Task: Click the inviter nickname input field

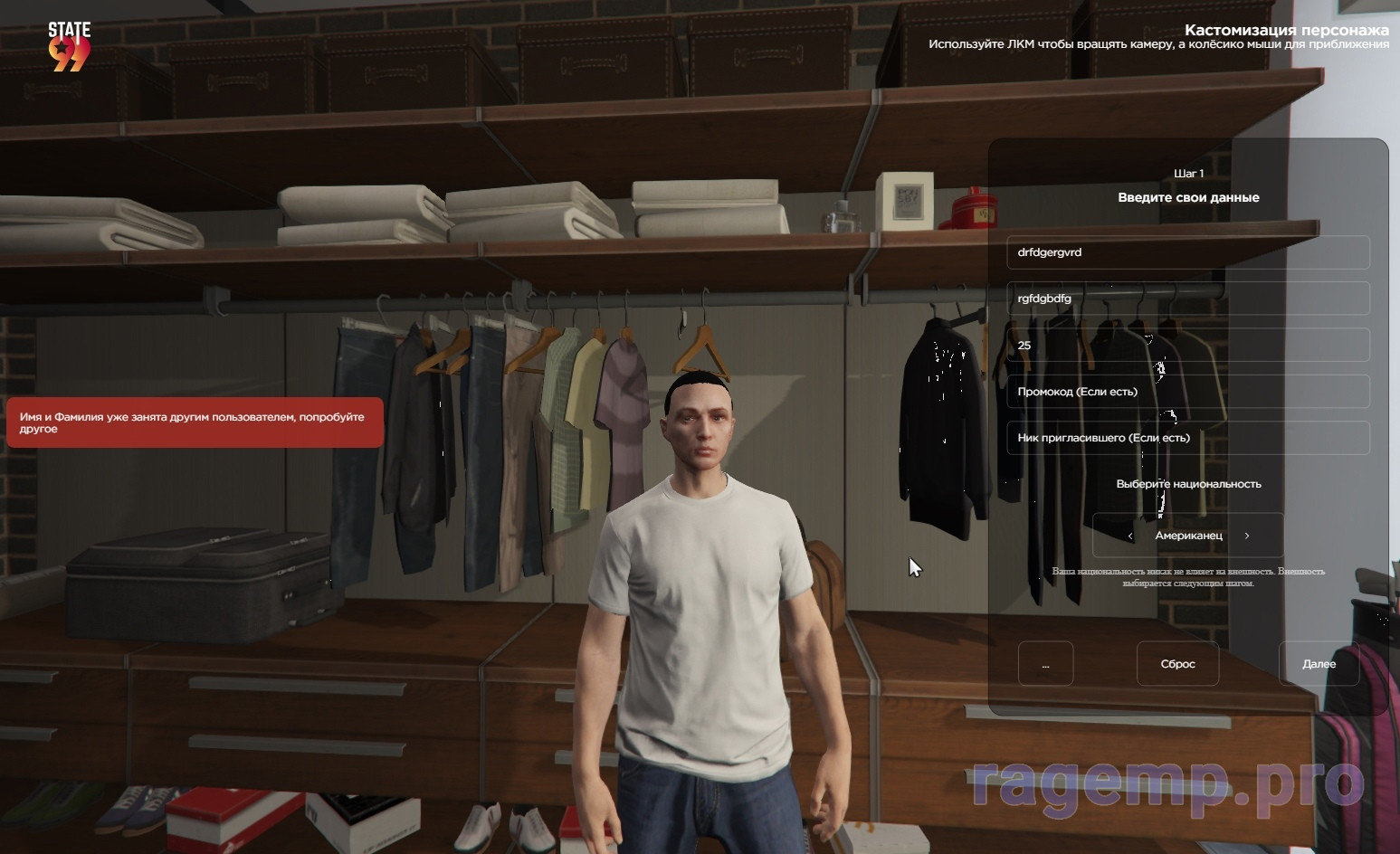Action: point(1187,438)
